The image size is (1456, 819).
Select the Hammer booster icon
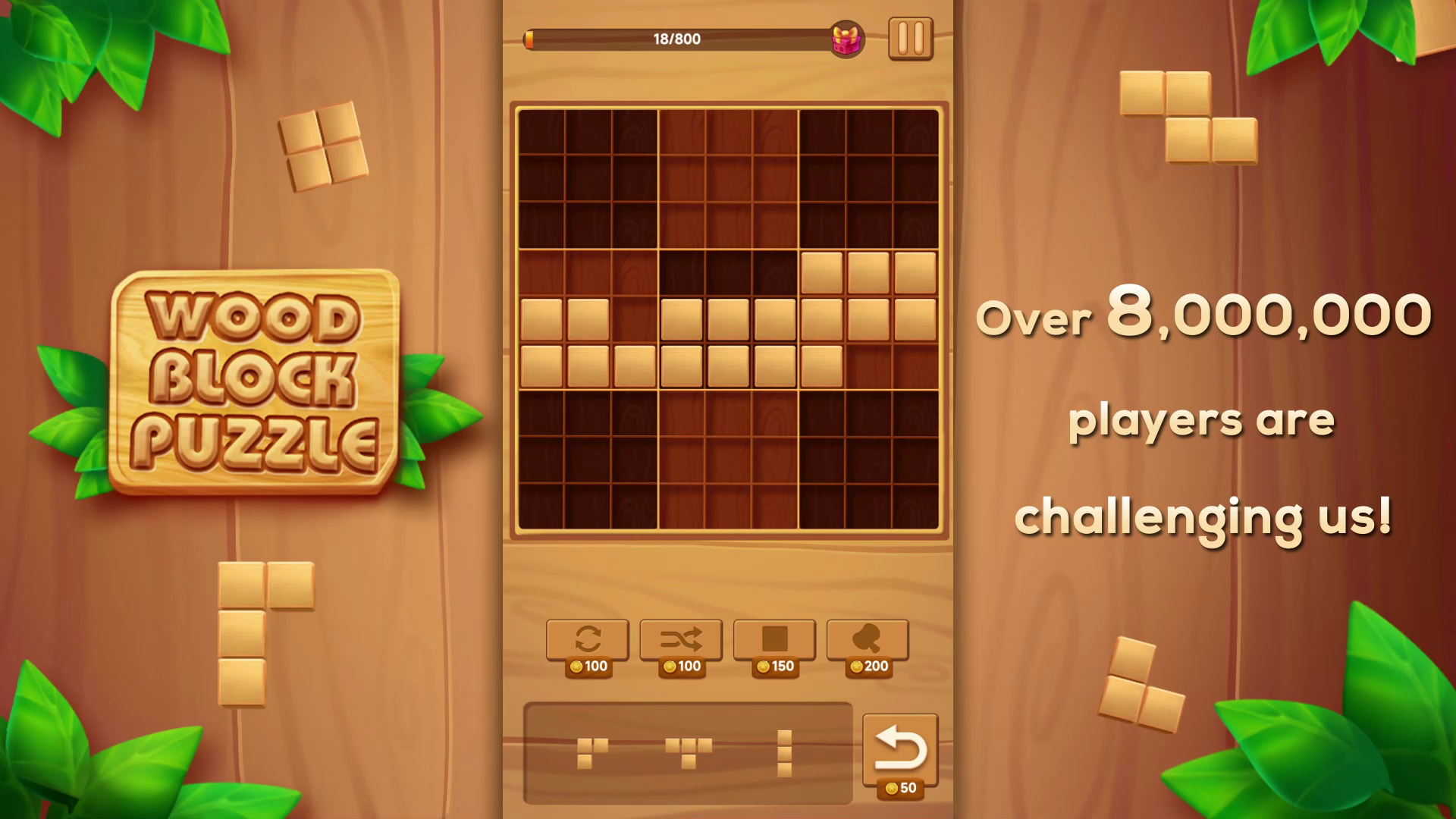868,639
